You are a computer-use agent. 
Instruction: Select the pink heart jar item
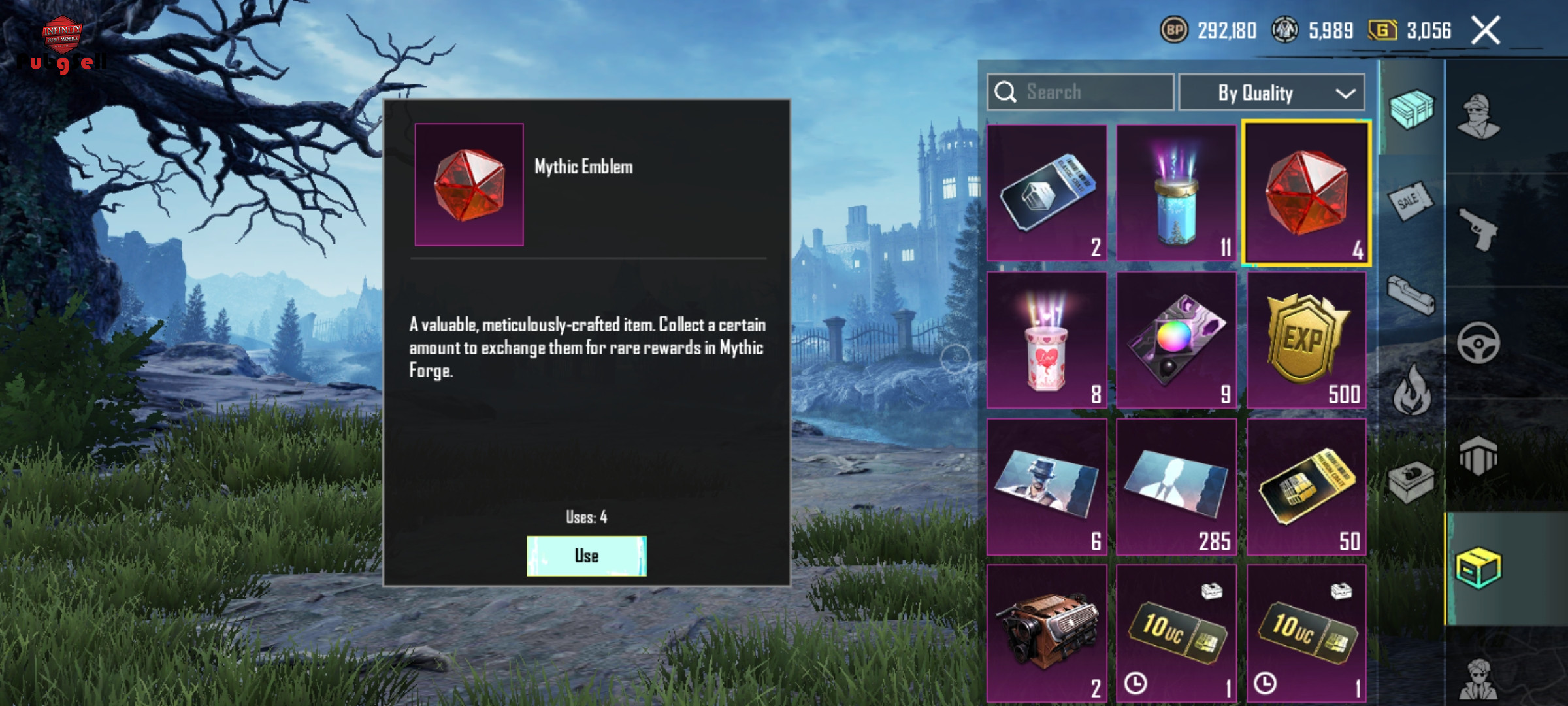click(1047, 341)
